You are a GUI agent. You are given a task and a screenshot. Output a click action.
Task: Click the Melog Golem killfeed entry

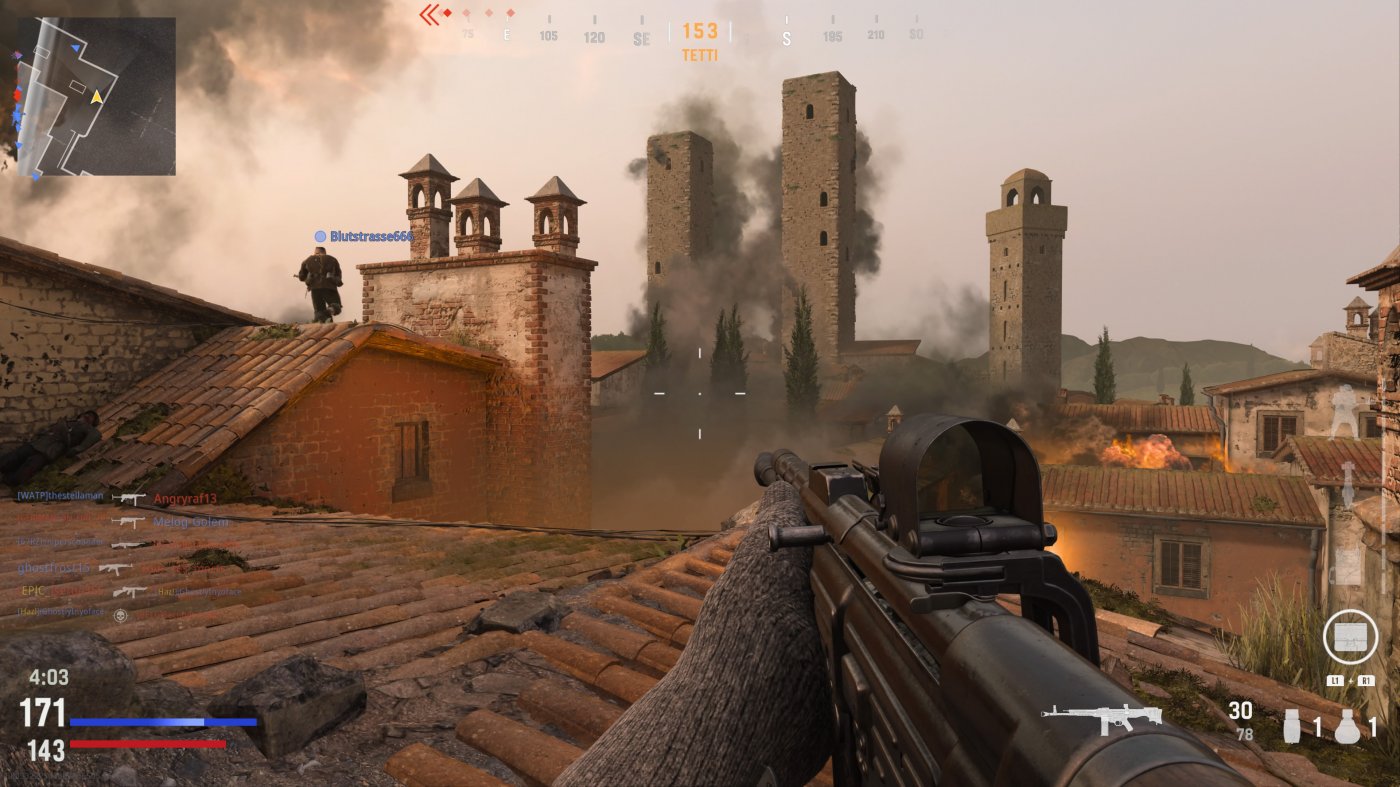(191, 522)
